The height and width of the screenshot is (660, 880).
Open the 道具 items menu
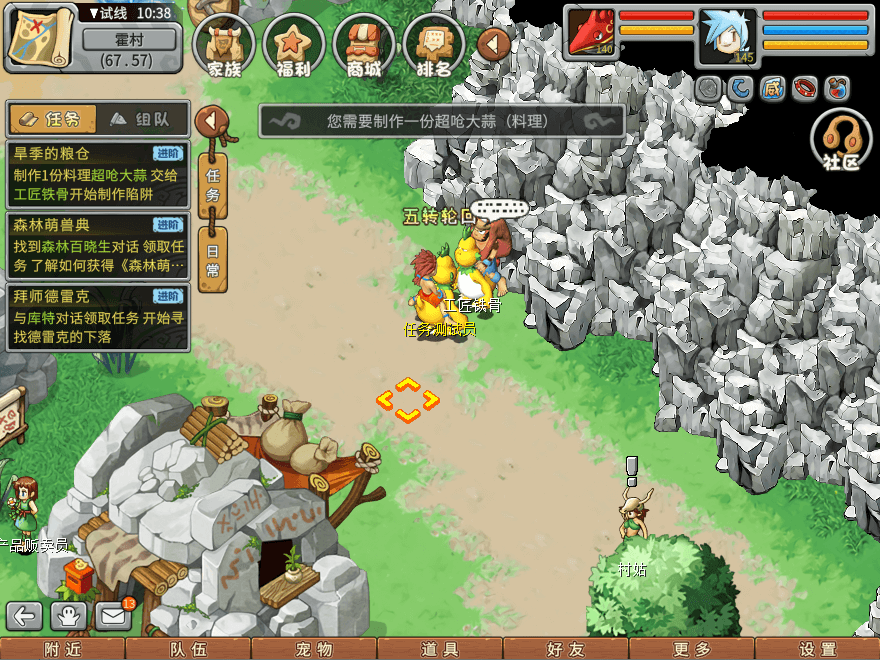440,649
